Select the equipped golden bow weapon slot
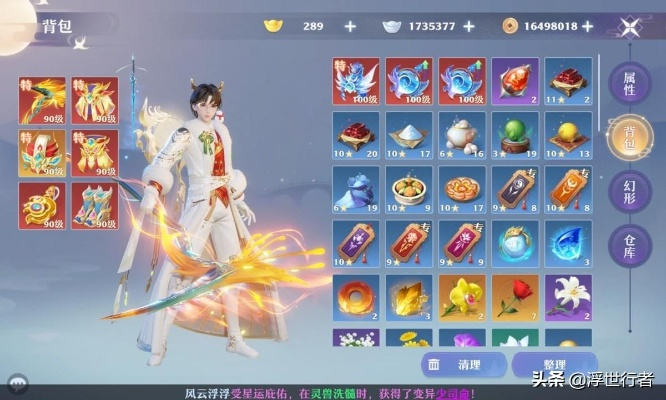 coord(42,99)
